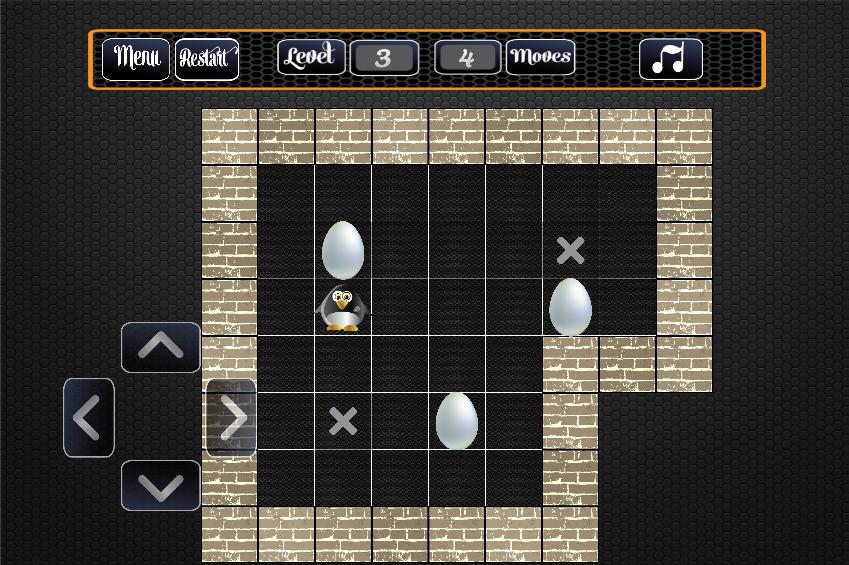Tap the left arrow control
Viewport: 849px width, 565px height.
pos(89,418)
